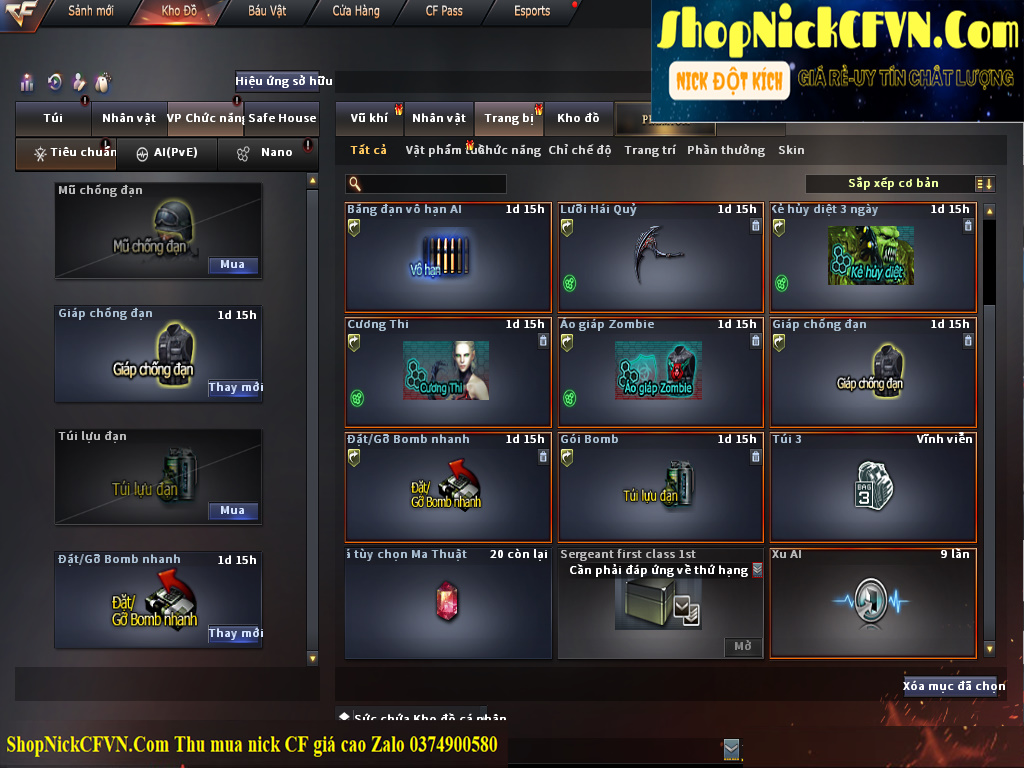Click Xóa mục đã chọn delete button
Screen dimensions: 1024x768
[x=954, y=686]
